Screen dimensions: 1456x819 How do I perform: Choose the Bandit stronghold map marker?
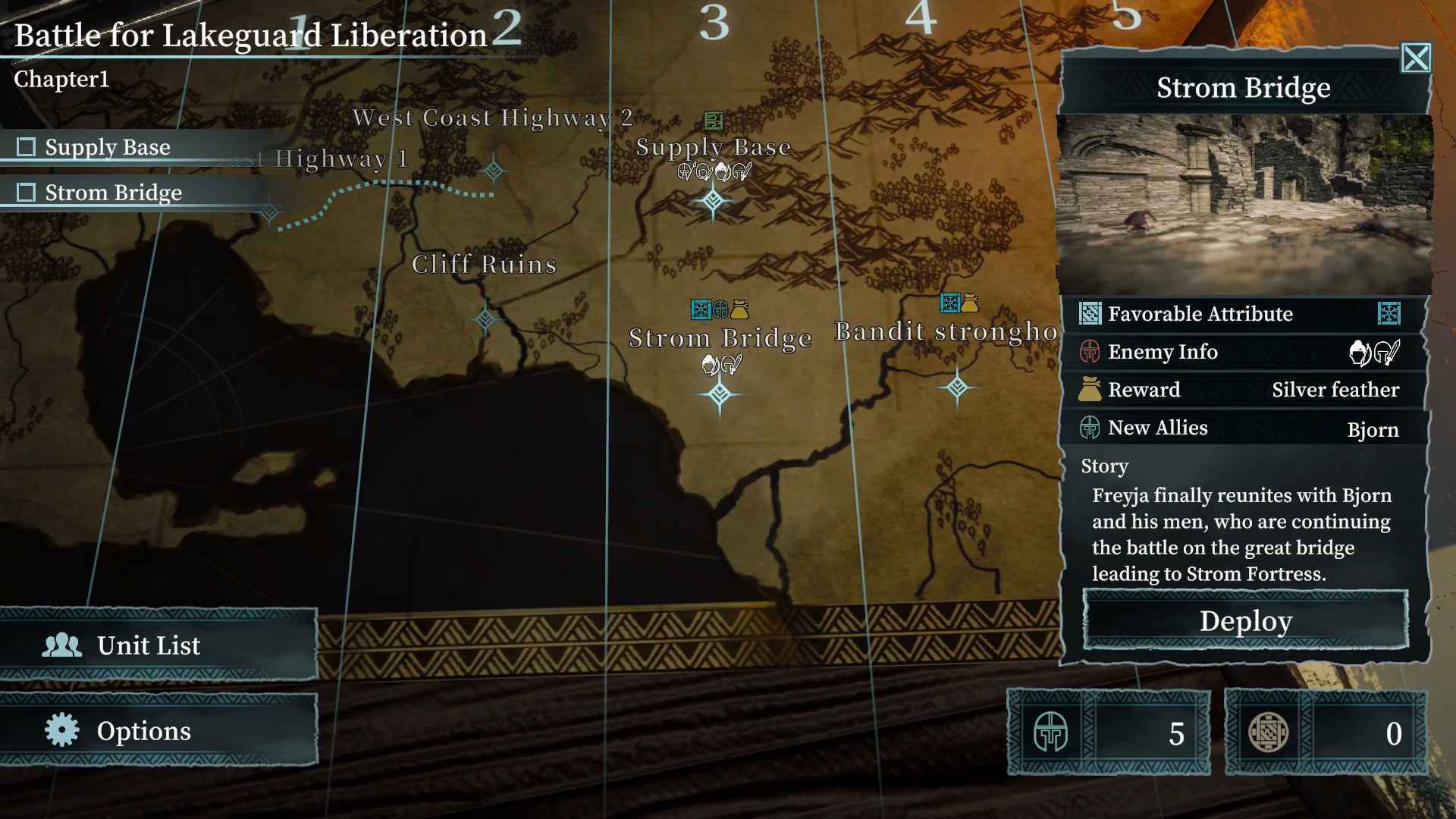(957, 388)
